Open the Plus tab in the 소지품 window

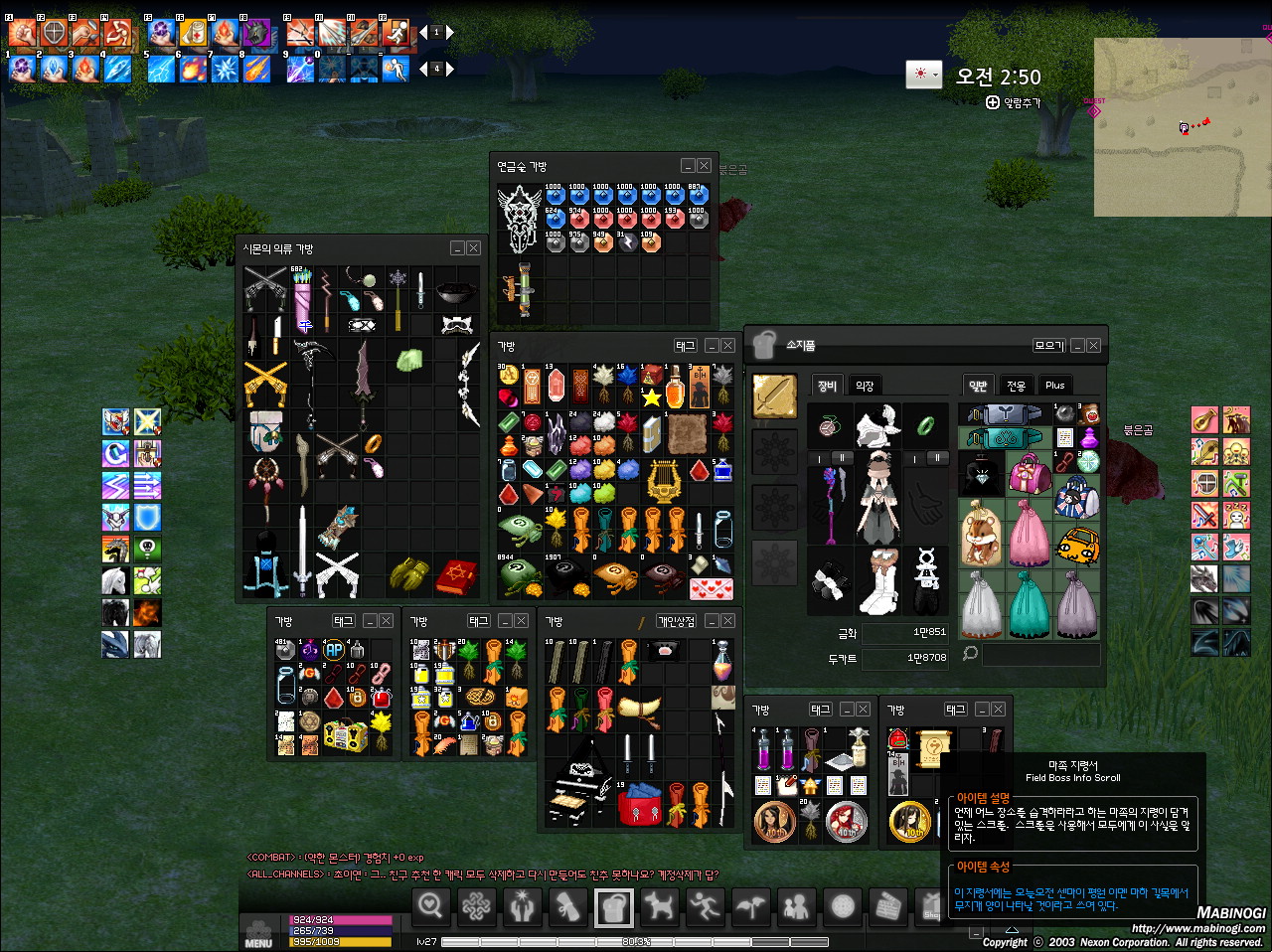(x=1054, y=386)
